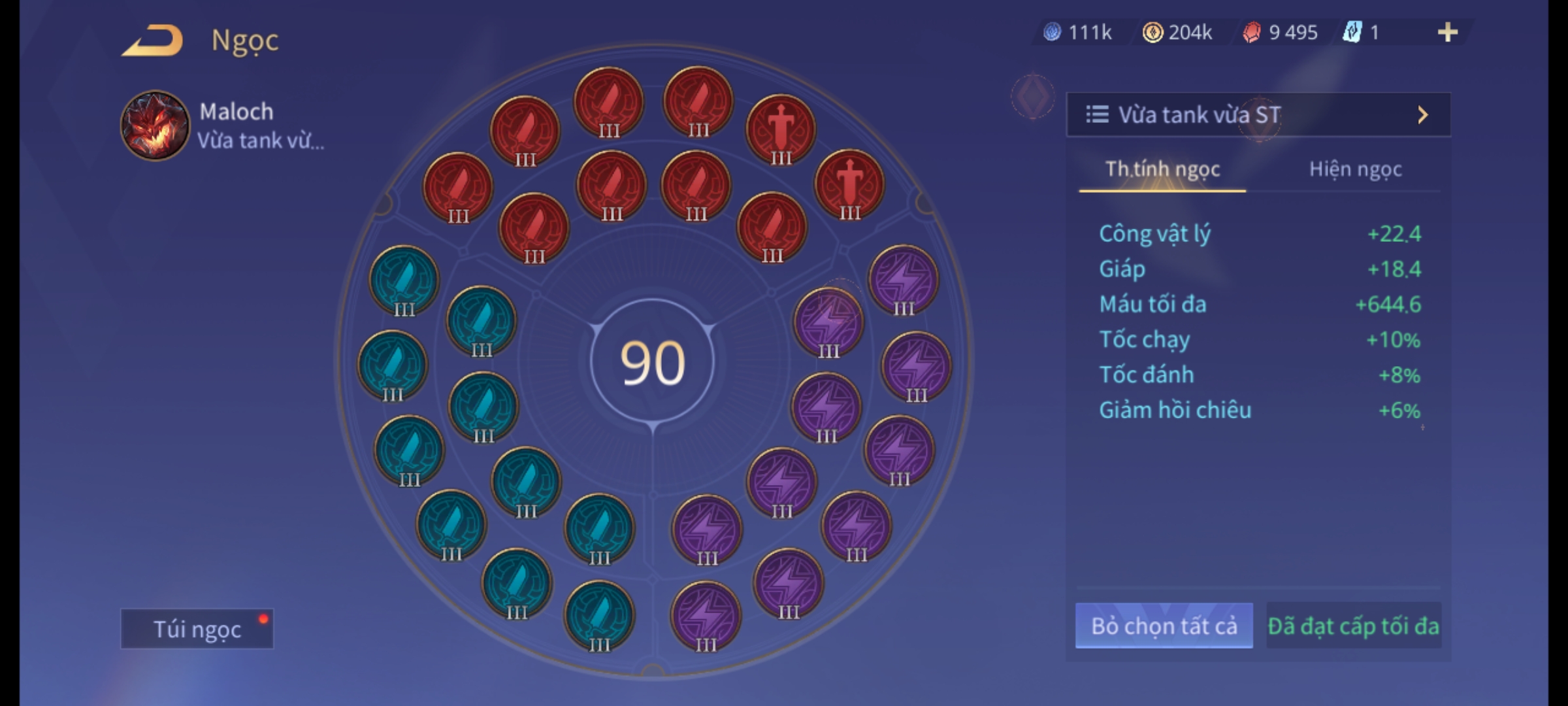The image size is (1568, 706).
Task: Select the Th.tính ngọc tab
Action: (x=1162, y=169)
